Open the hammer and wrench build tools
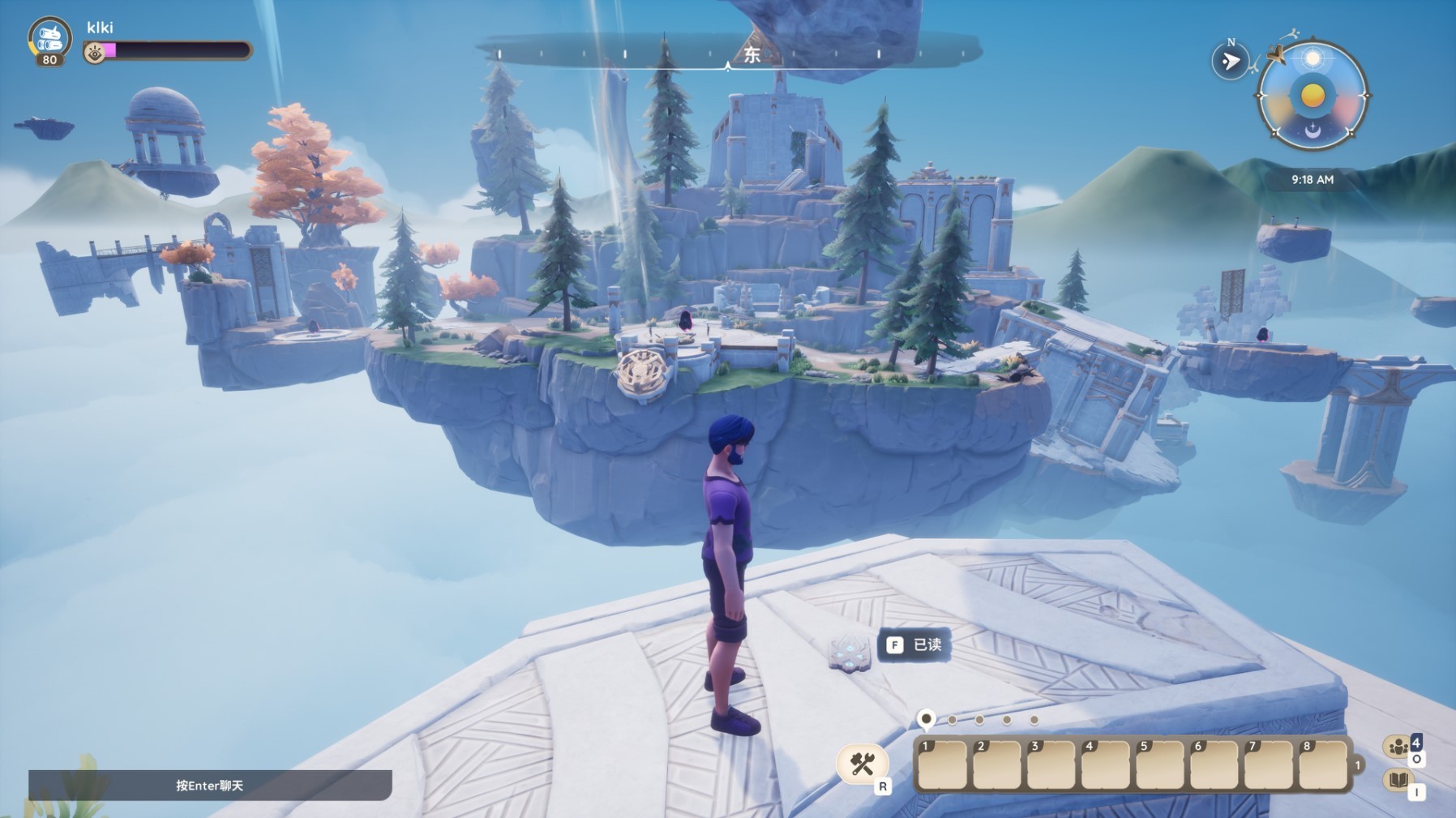Image resolution: width=1456 pixels, height=818 pixels. coord(862,764)
